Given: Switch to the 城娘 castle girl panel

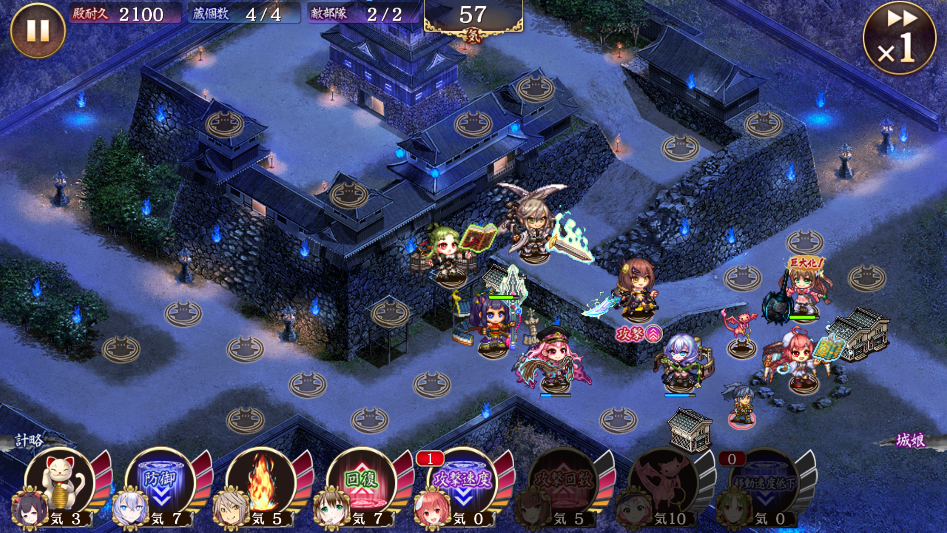Looking at the screenshot, I should point(909,441).
